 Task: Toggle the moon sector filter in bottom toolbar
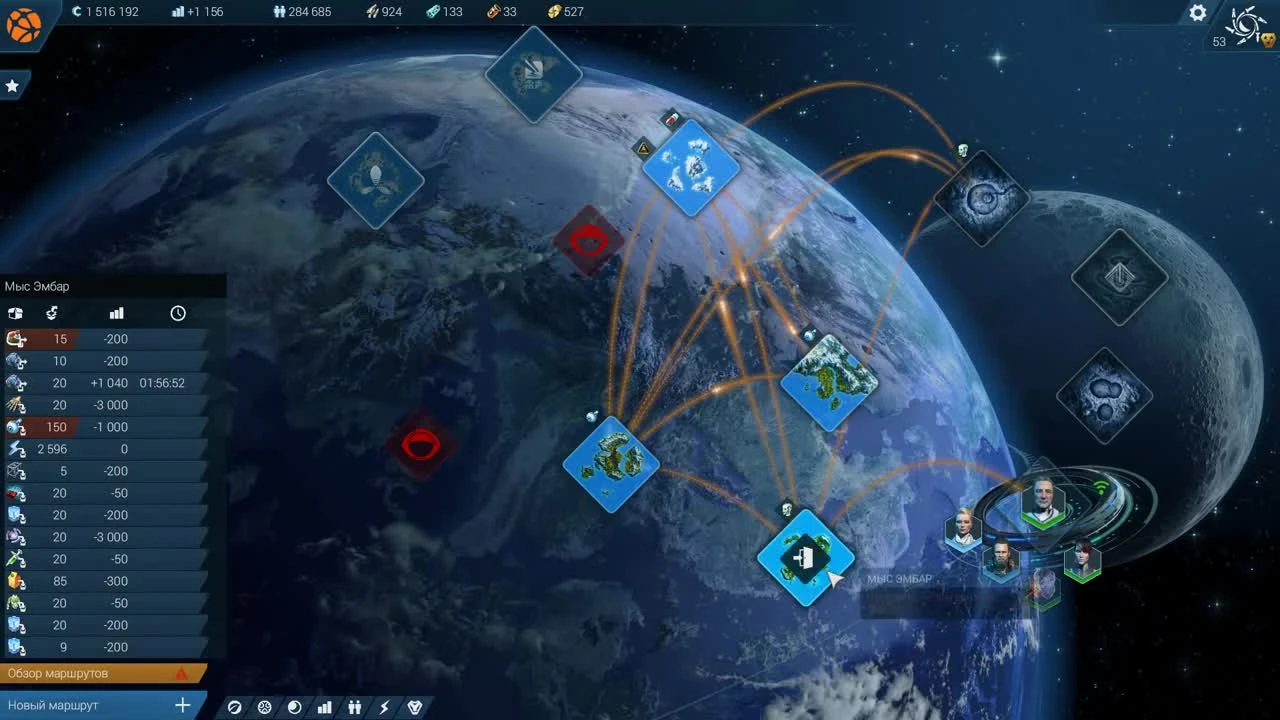293,707
